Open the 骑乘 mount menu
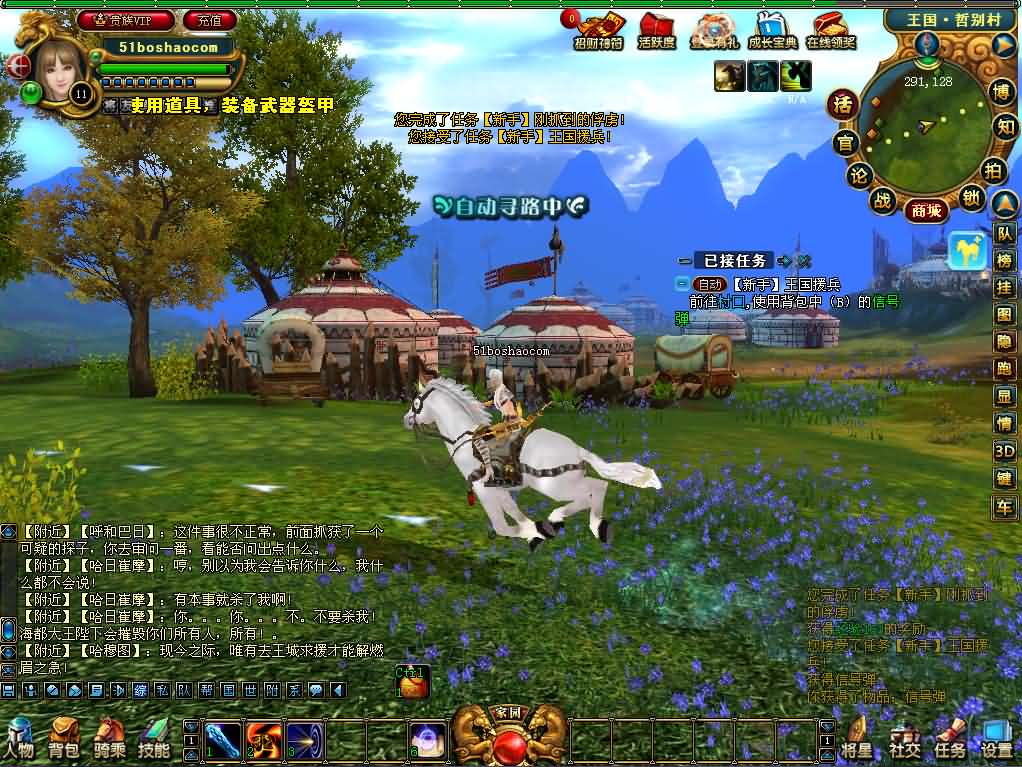 click(x=109, y=738)
